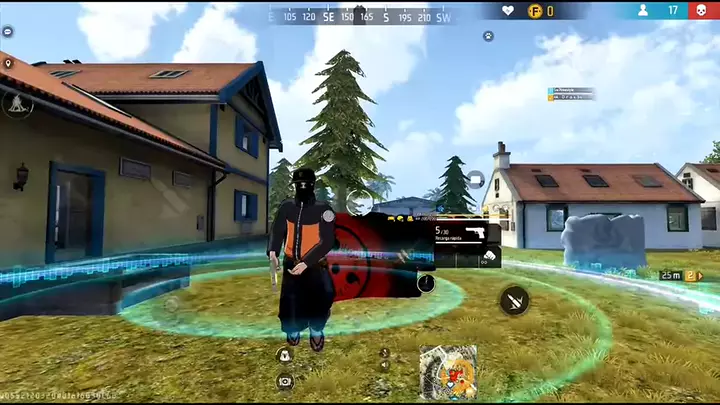Tap the pet paw icon
This screenshot has height=405, width=720.
point(488,36)
